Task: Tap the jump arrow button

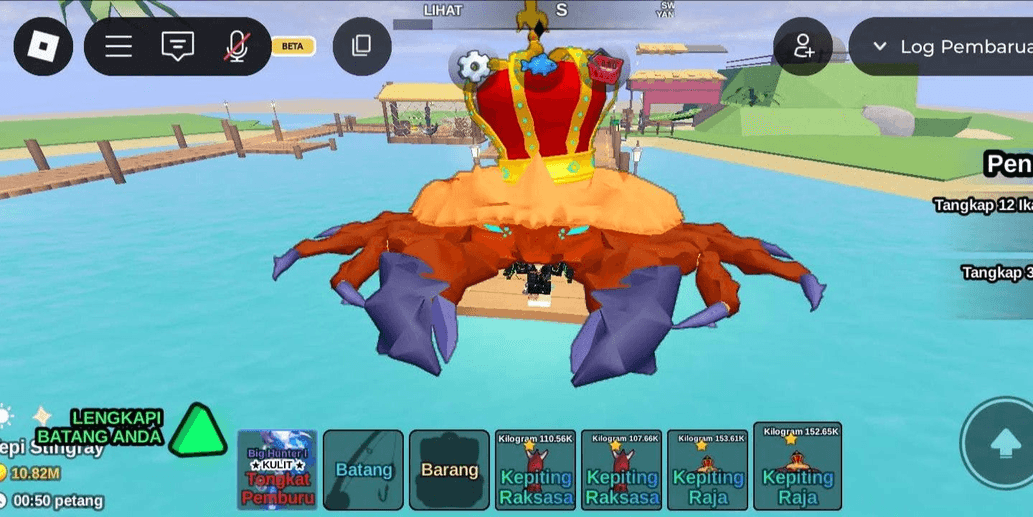Action: coord(1002,444)
